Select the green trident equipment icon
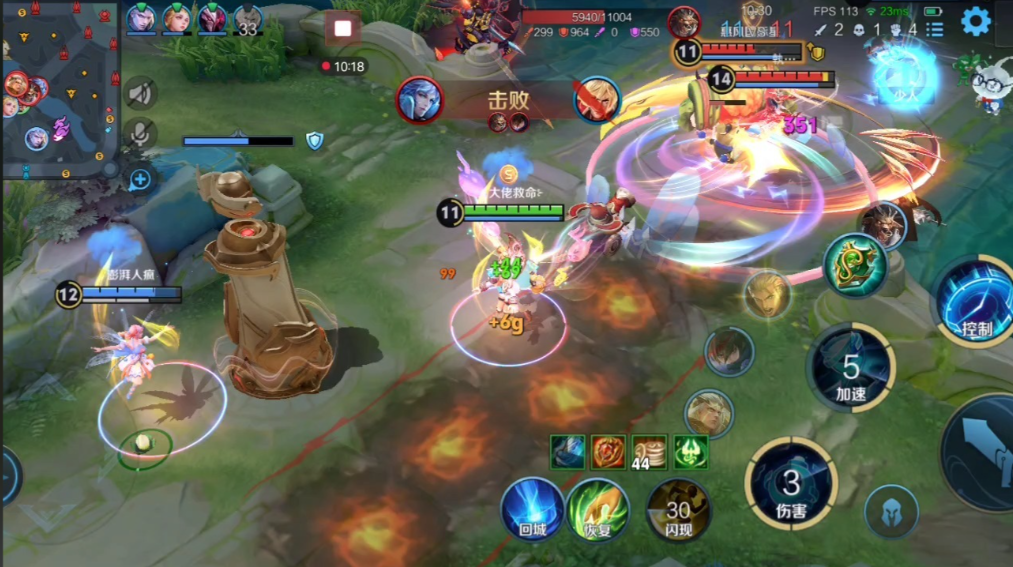The width and height of the screenshot is (1013, 567). point(690,451)
